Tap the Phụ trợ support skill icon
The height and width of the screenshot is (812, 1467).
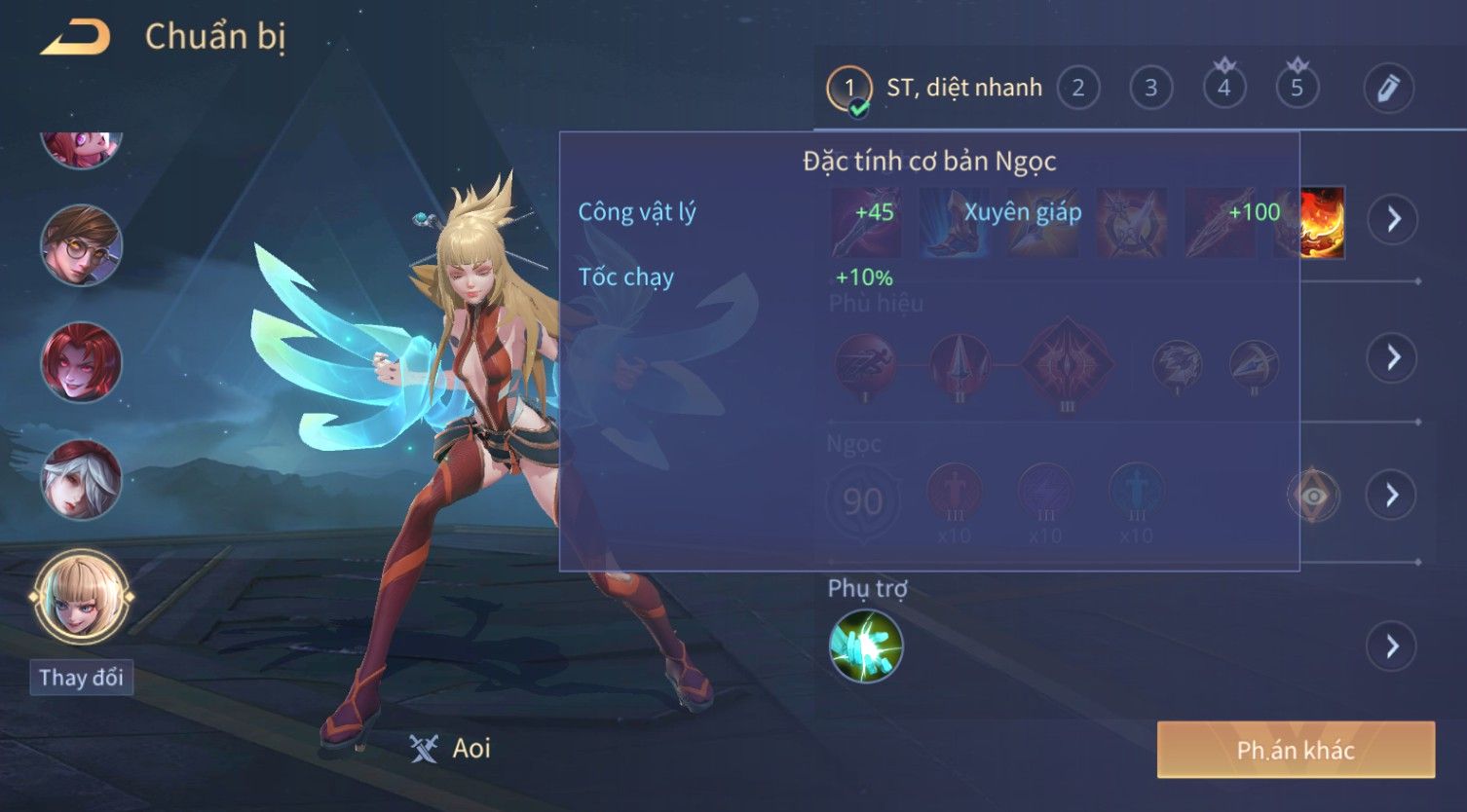click(x=865, y=646)
